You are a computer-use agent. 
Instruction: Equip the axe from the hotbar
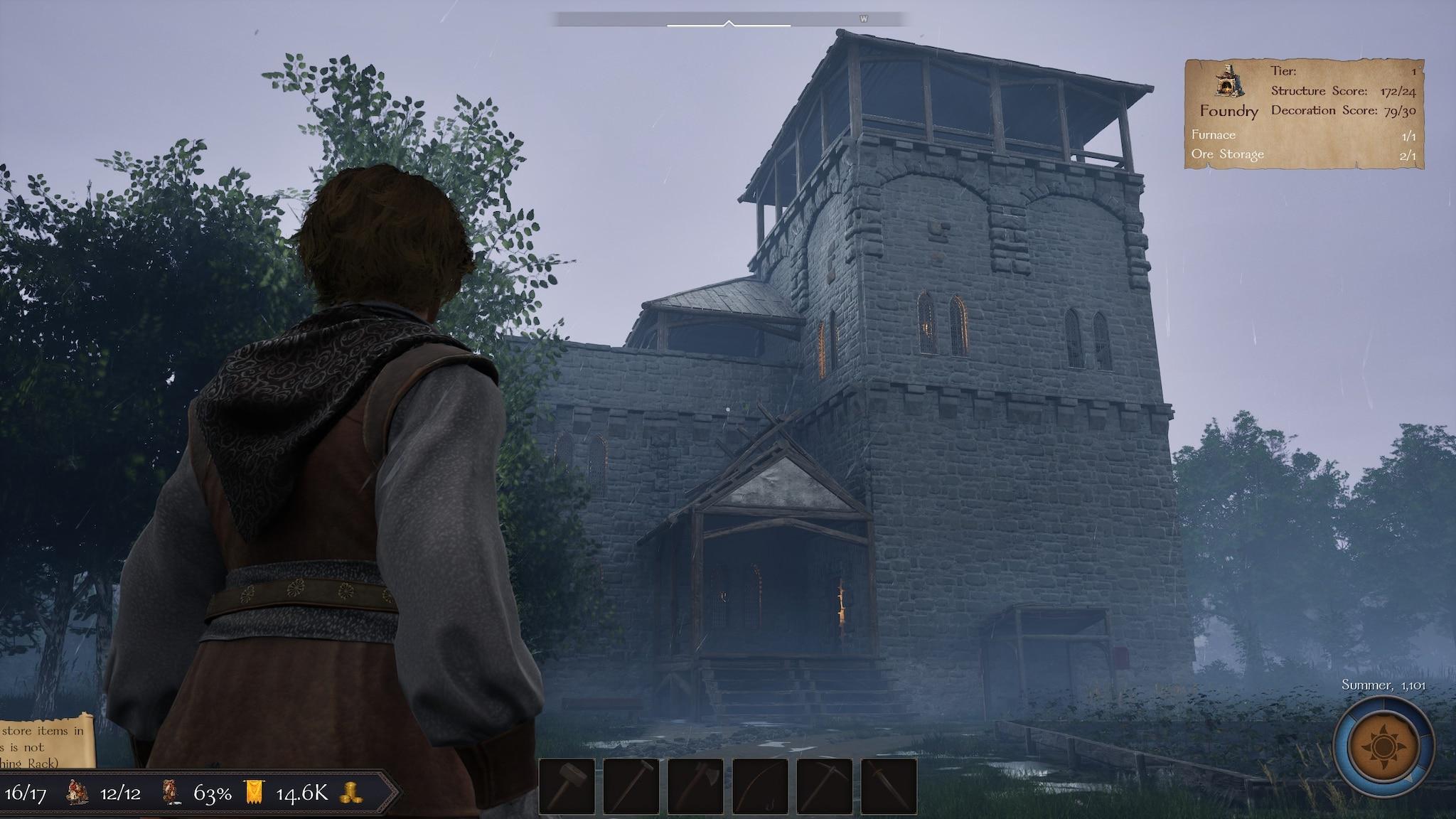click(x=695, y=786)
